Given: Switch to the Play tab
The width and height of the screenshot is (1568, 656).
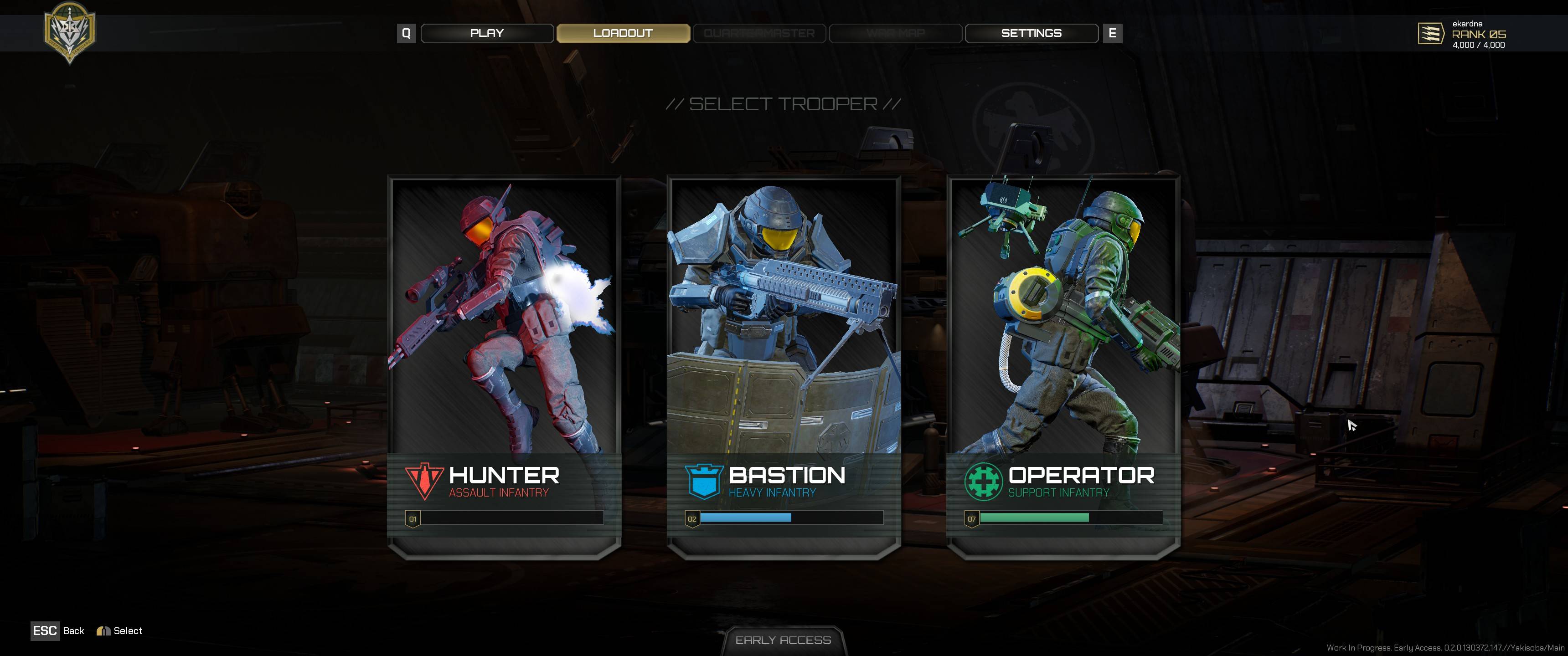Looking at the screenshot, I should (487, 33).
